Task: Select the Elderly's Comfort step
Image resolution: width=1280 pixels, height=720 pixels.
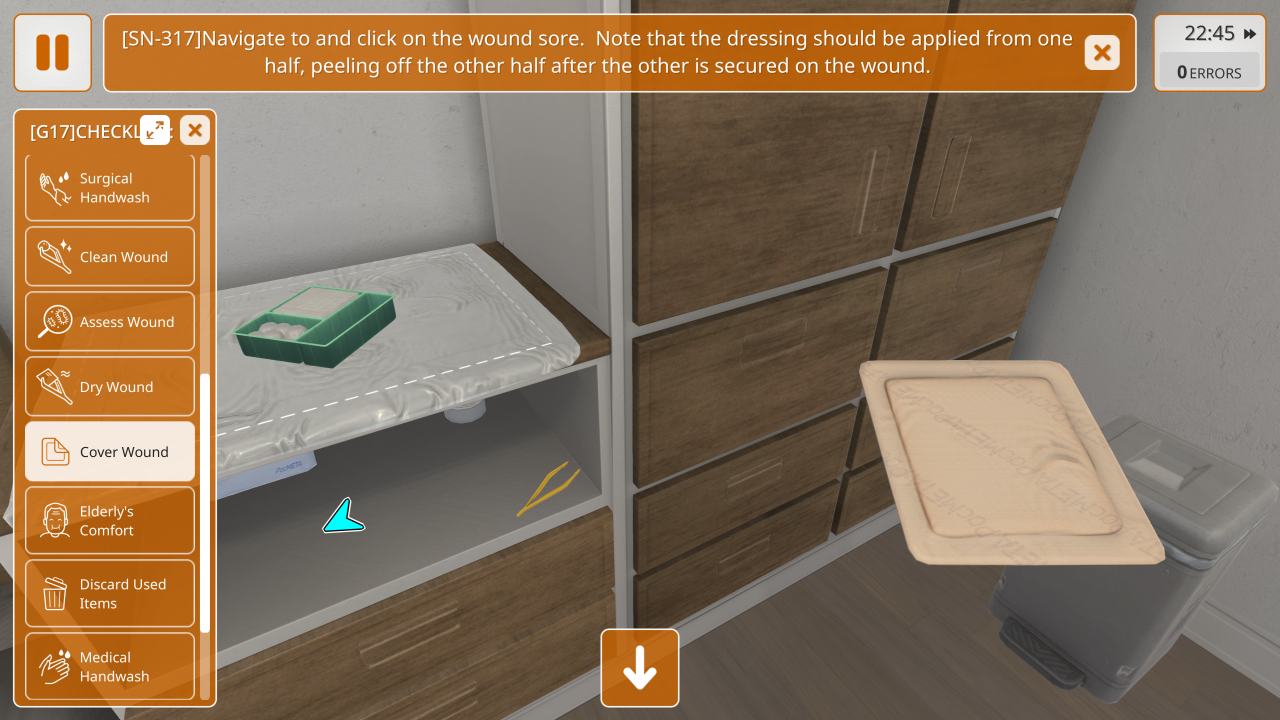Action: (110, 521)
